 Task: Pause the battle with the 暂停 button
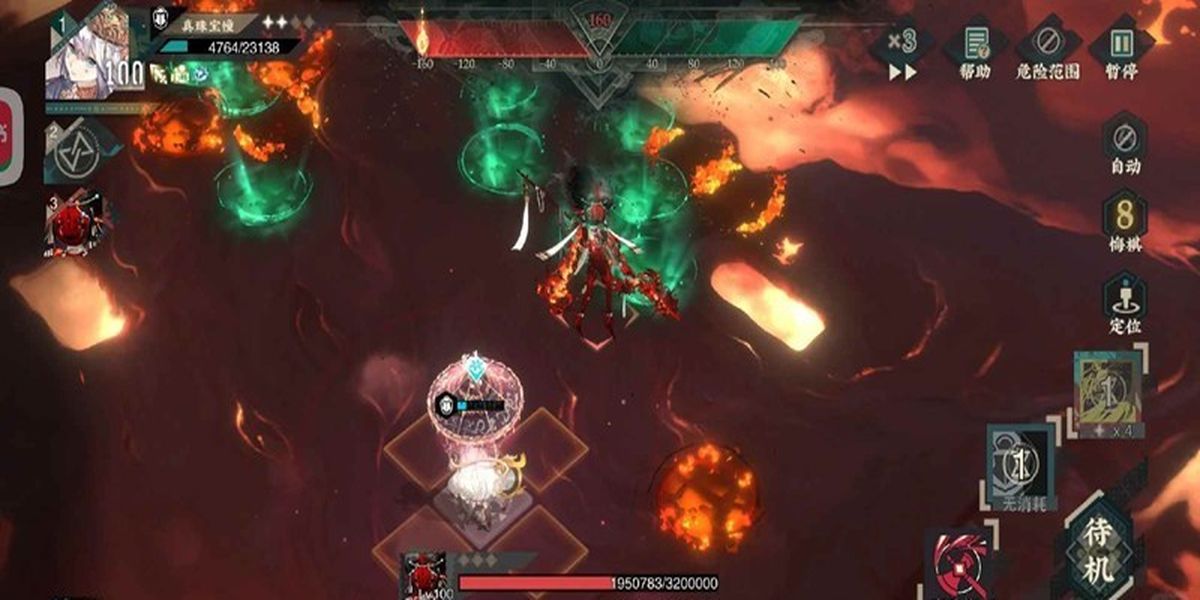pyautogui.click(x=1122, y=52)
